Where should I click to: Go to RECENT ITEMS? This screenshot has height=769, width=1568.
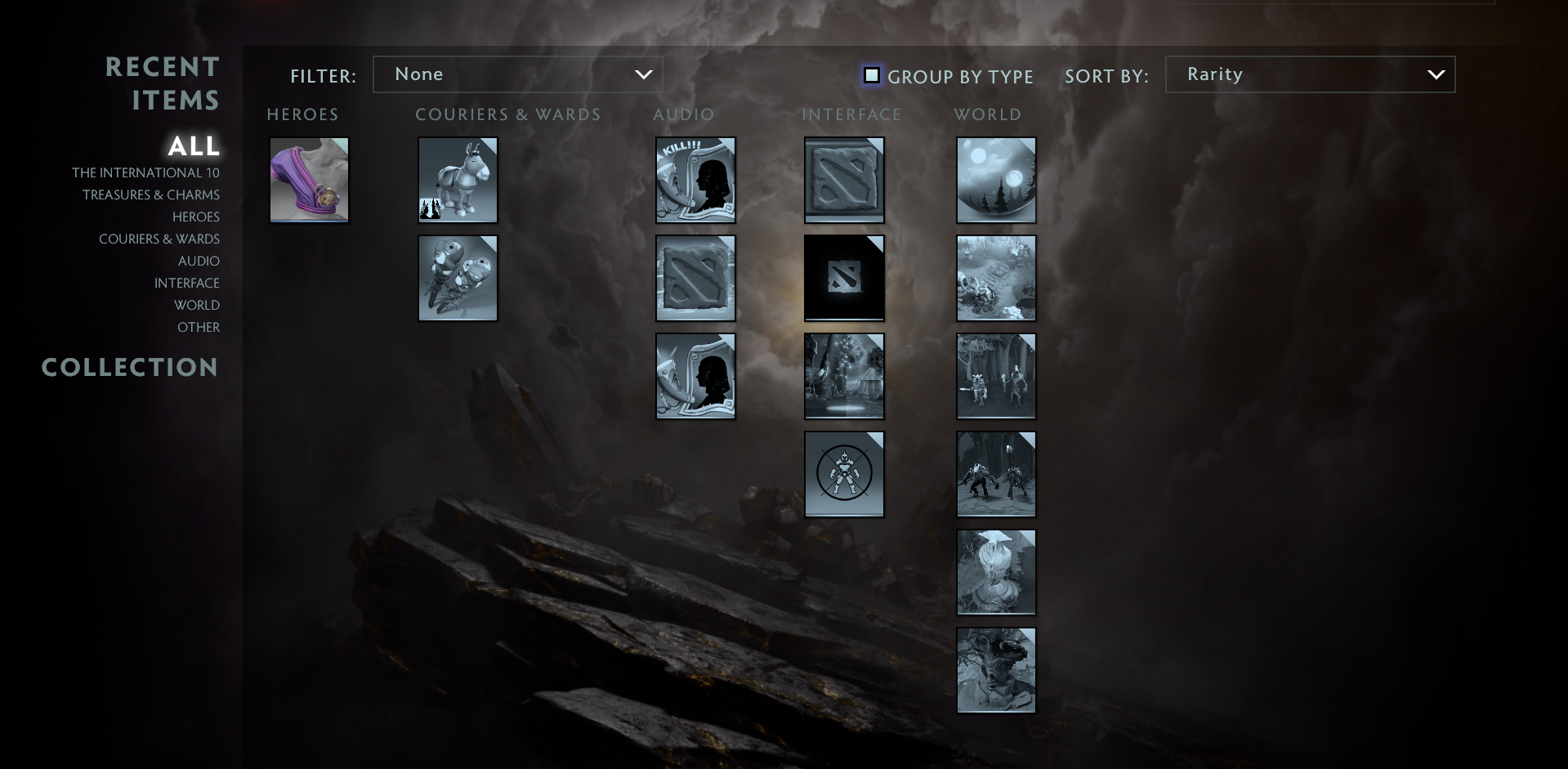coord(163,82)
